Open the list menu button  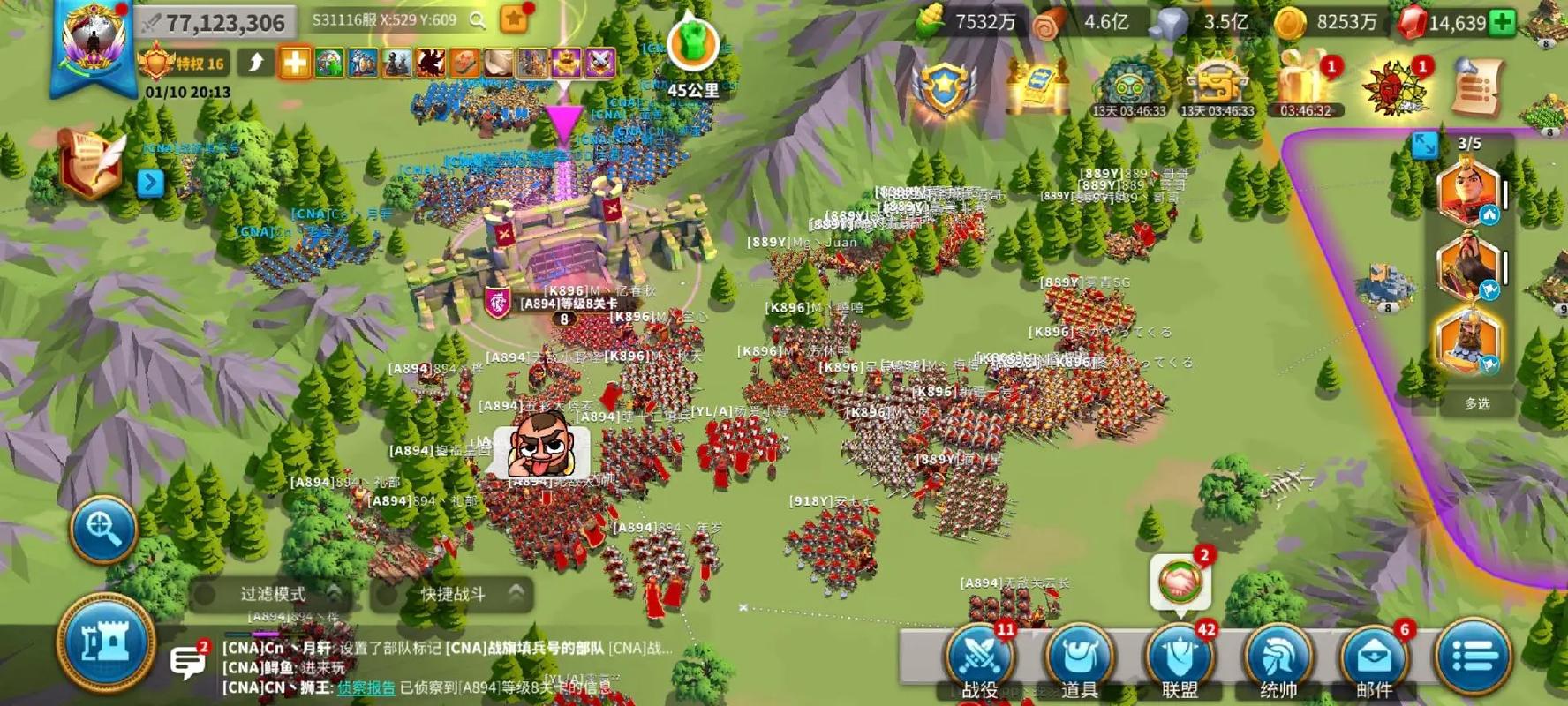click(x=1473, y=656)
